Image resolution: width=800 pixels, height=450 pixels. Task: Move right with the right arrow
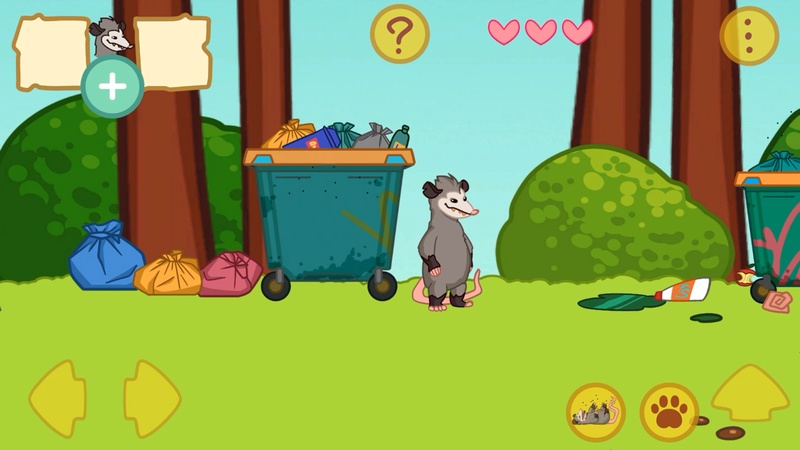pyautogui.click(x=151, y=398)
